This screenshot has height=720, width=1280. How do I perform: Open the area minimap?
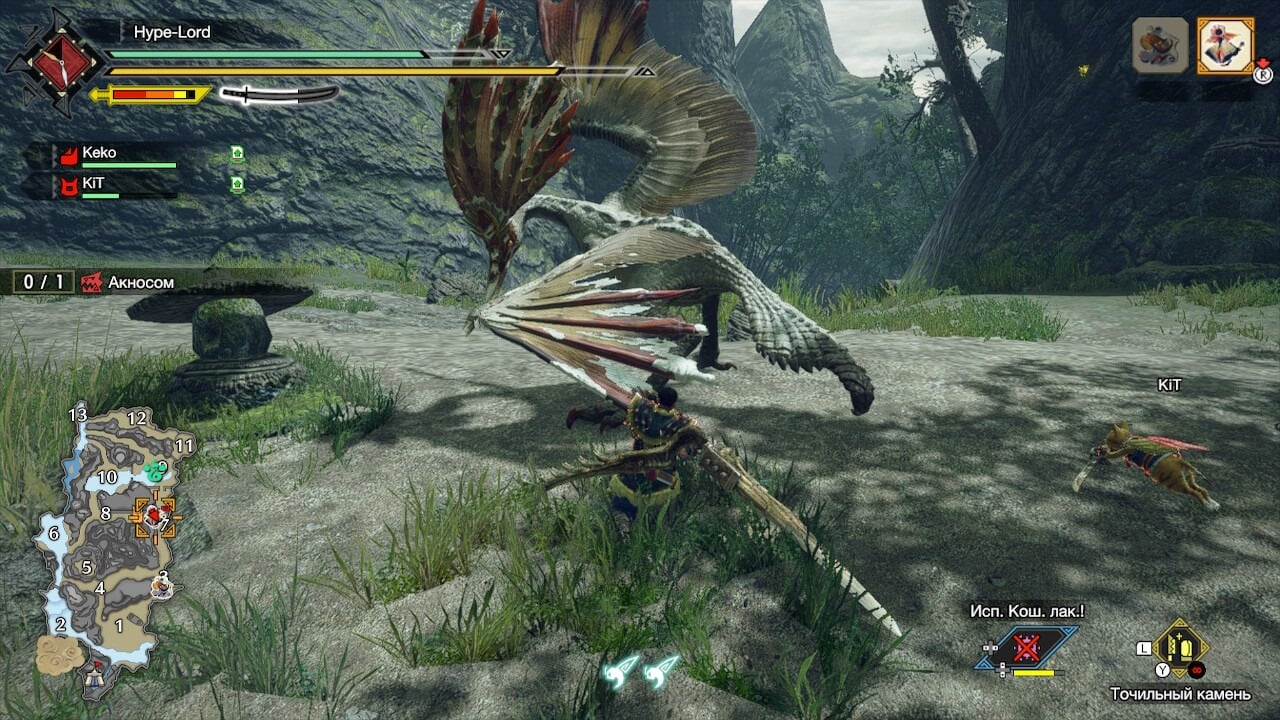tap(108, 542)
